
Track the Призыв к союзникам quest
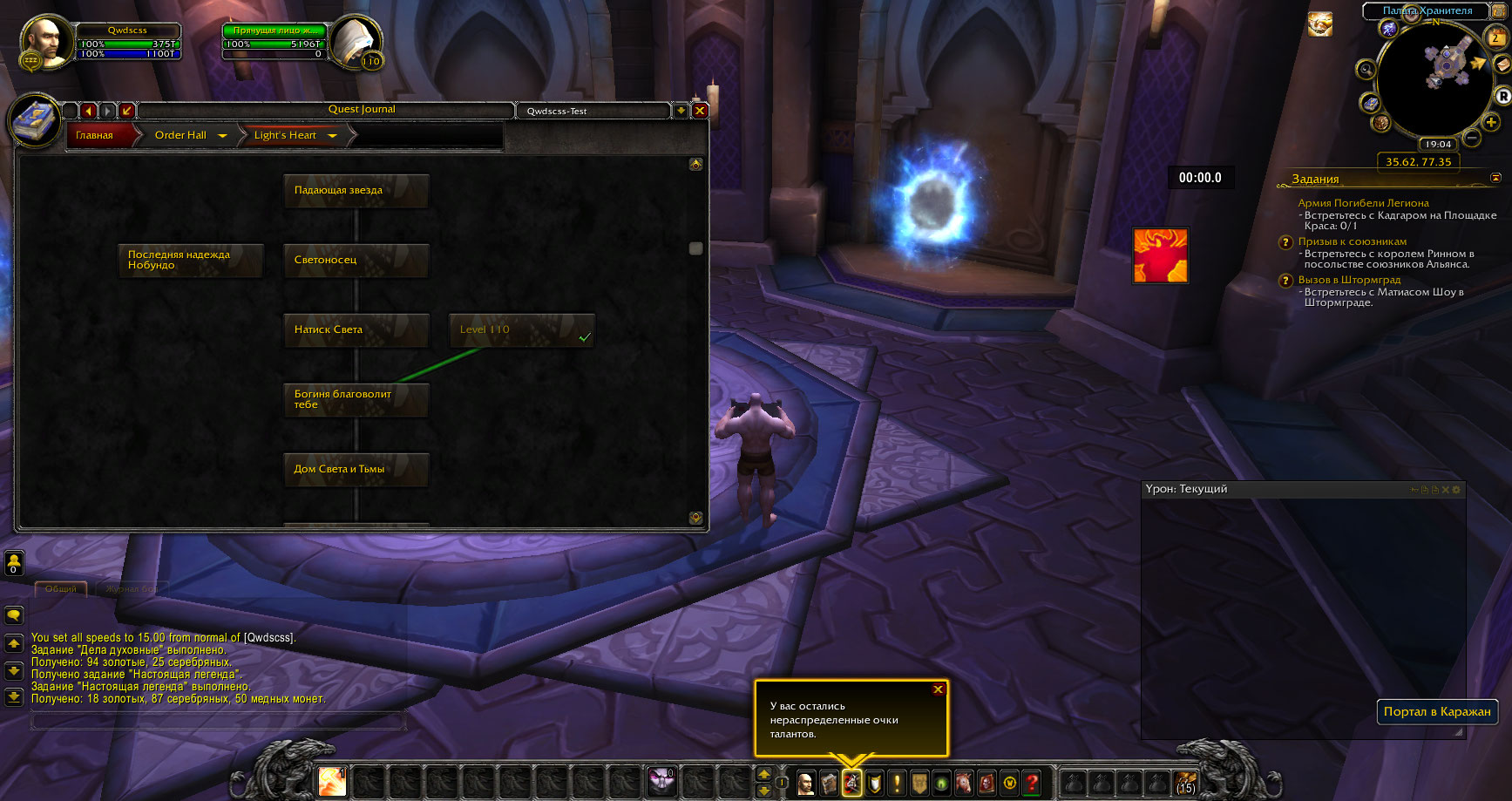(1352, 241)
